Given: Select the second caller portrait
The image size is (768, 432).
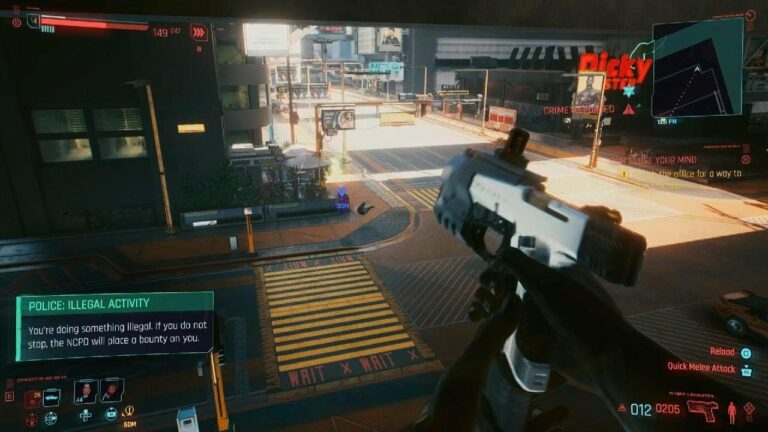Looking at the screenshot, I should (111, 391).
